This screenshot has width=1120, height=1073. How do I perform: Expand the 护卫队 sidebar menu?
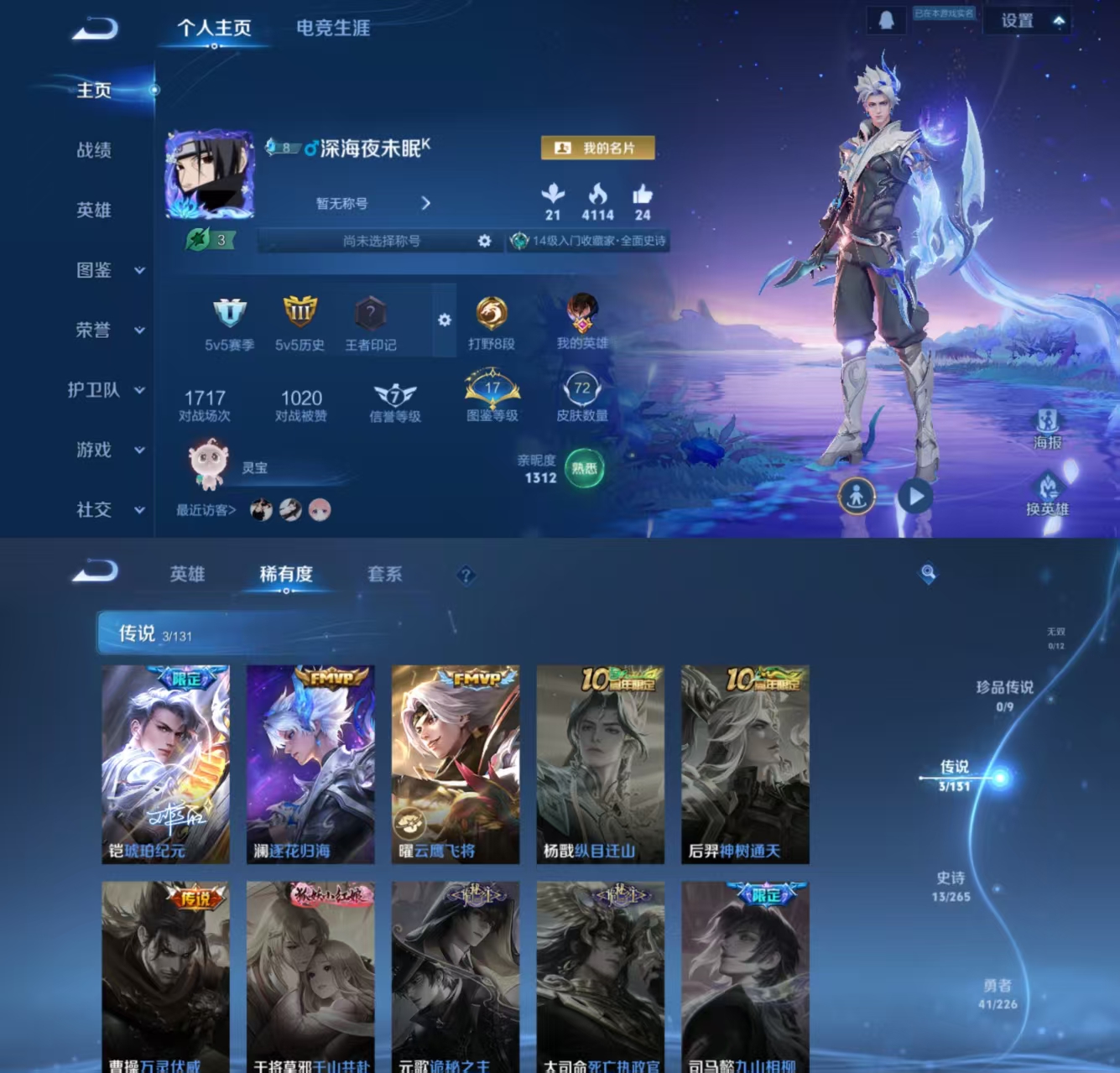107,390
